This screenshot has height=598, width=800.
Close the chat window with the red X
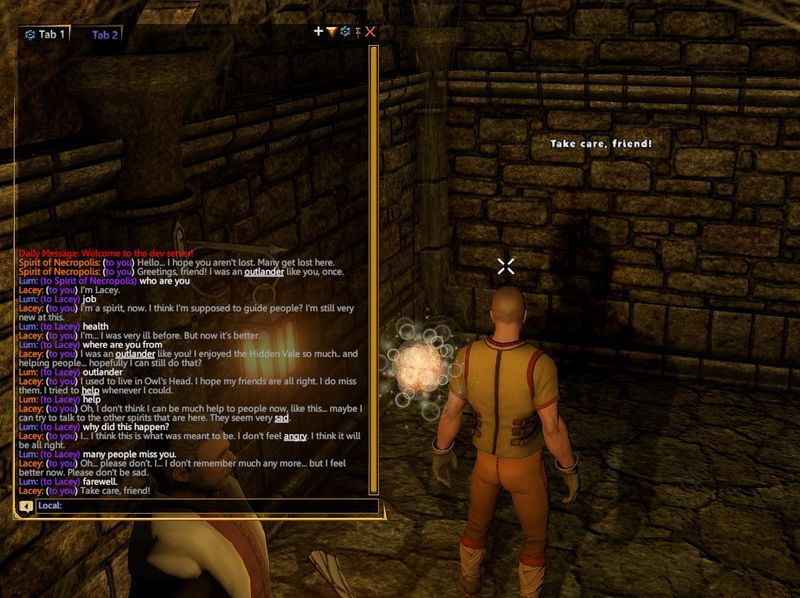click(371, 32)
